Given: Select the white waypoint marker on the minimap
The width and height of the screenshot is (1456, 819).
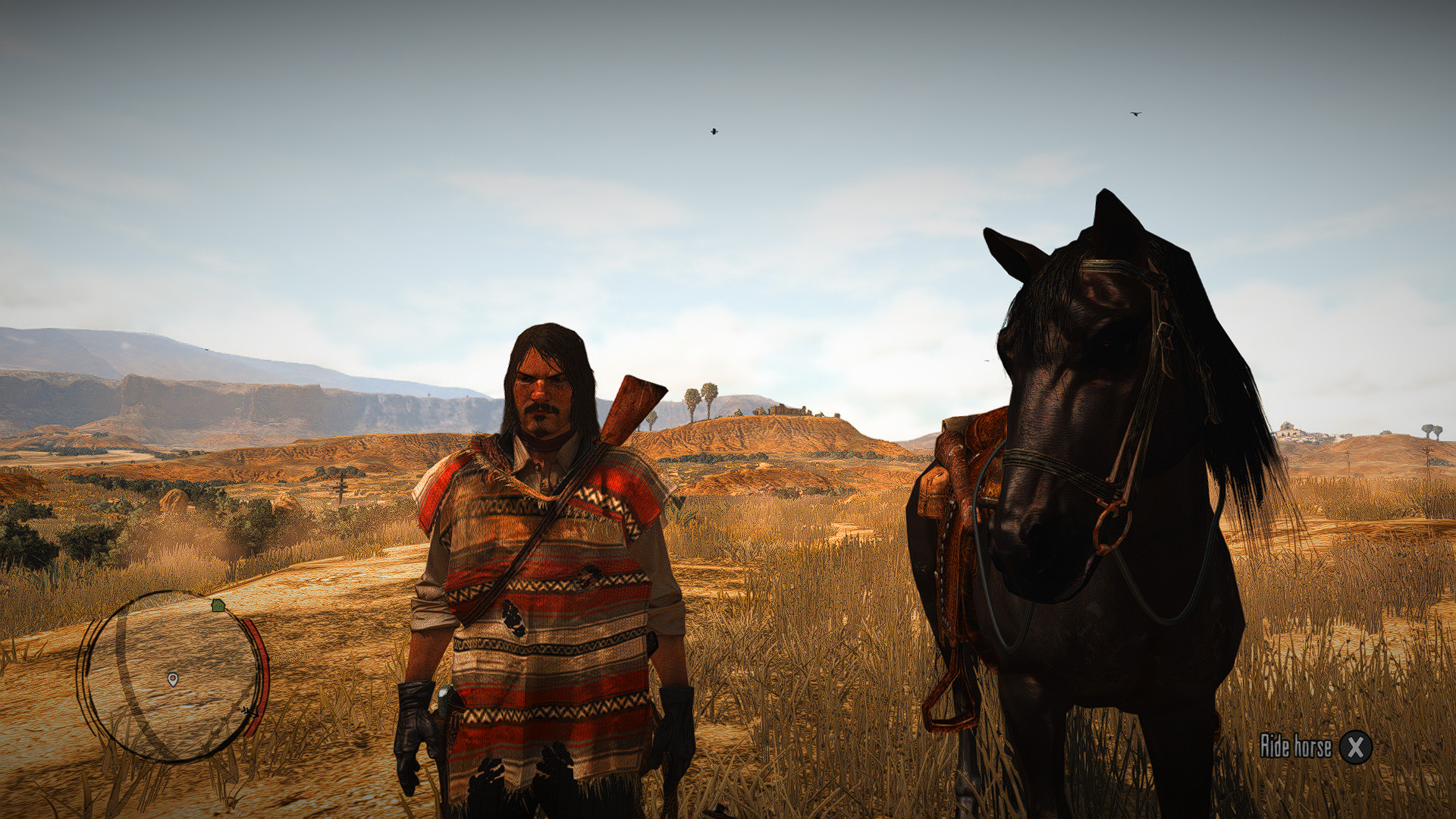Looking at the screenshot, I should pos(173,679).
